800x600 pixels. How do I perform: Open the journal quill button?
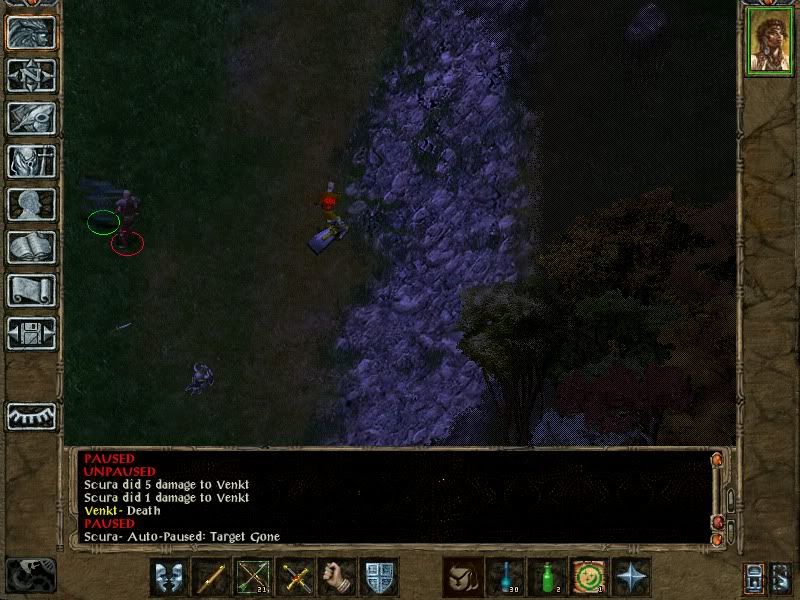32,118
